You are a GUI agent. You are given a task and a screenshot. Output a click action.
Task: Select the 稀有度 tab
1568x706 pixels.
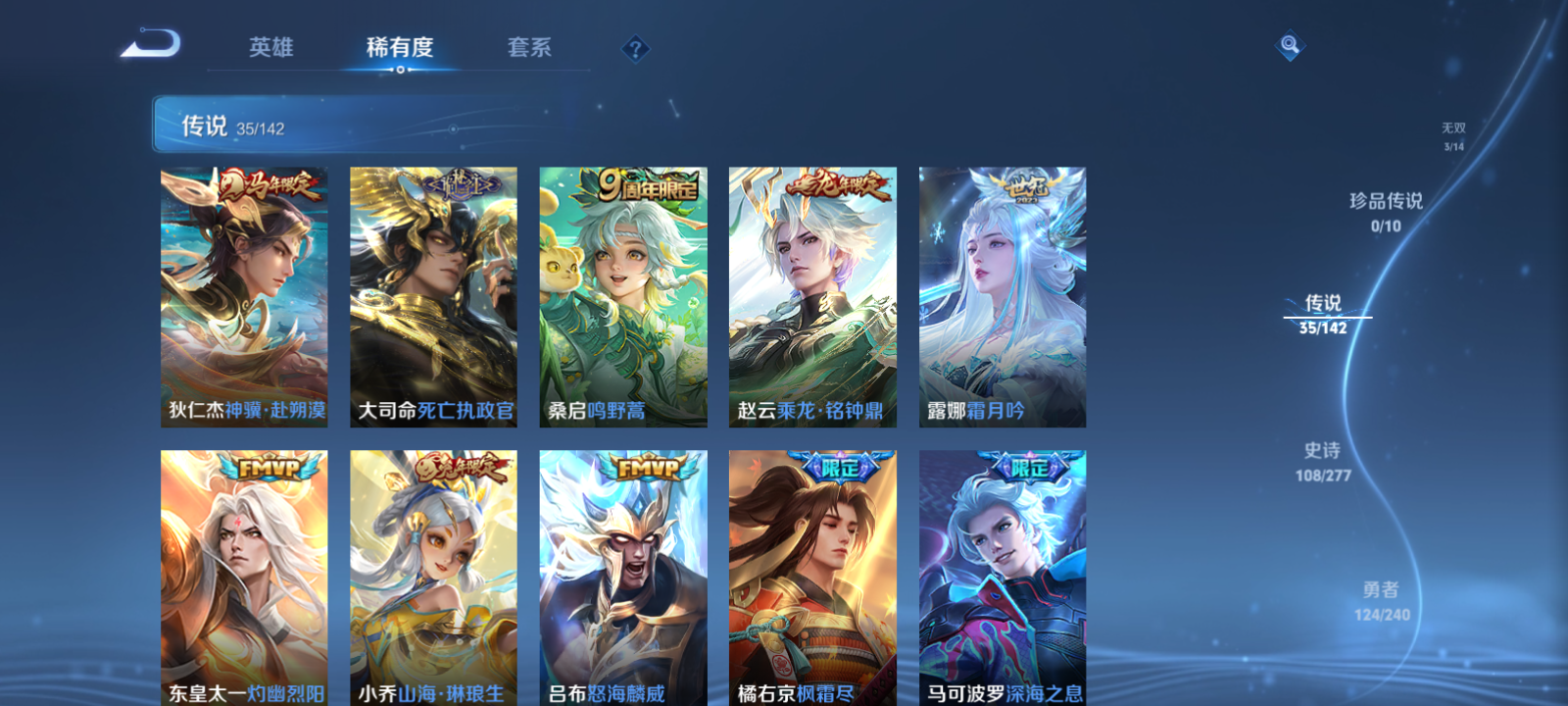point(397,47)
